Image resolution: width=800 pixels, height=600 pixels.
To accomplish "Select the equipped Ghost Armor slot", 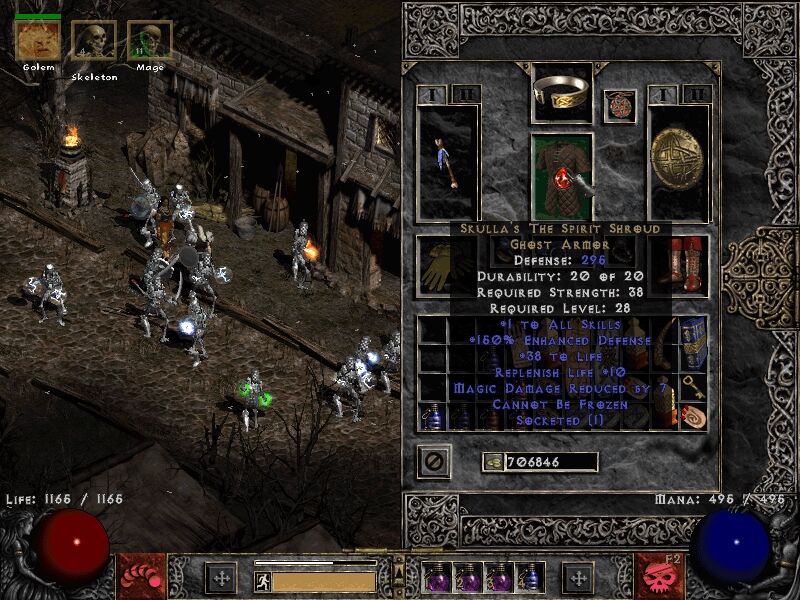I will pyautogui.click(x=561, y=176).
